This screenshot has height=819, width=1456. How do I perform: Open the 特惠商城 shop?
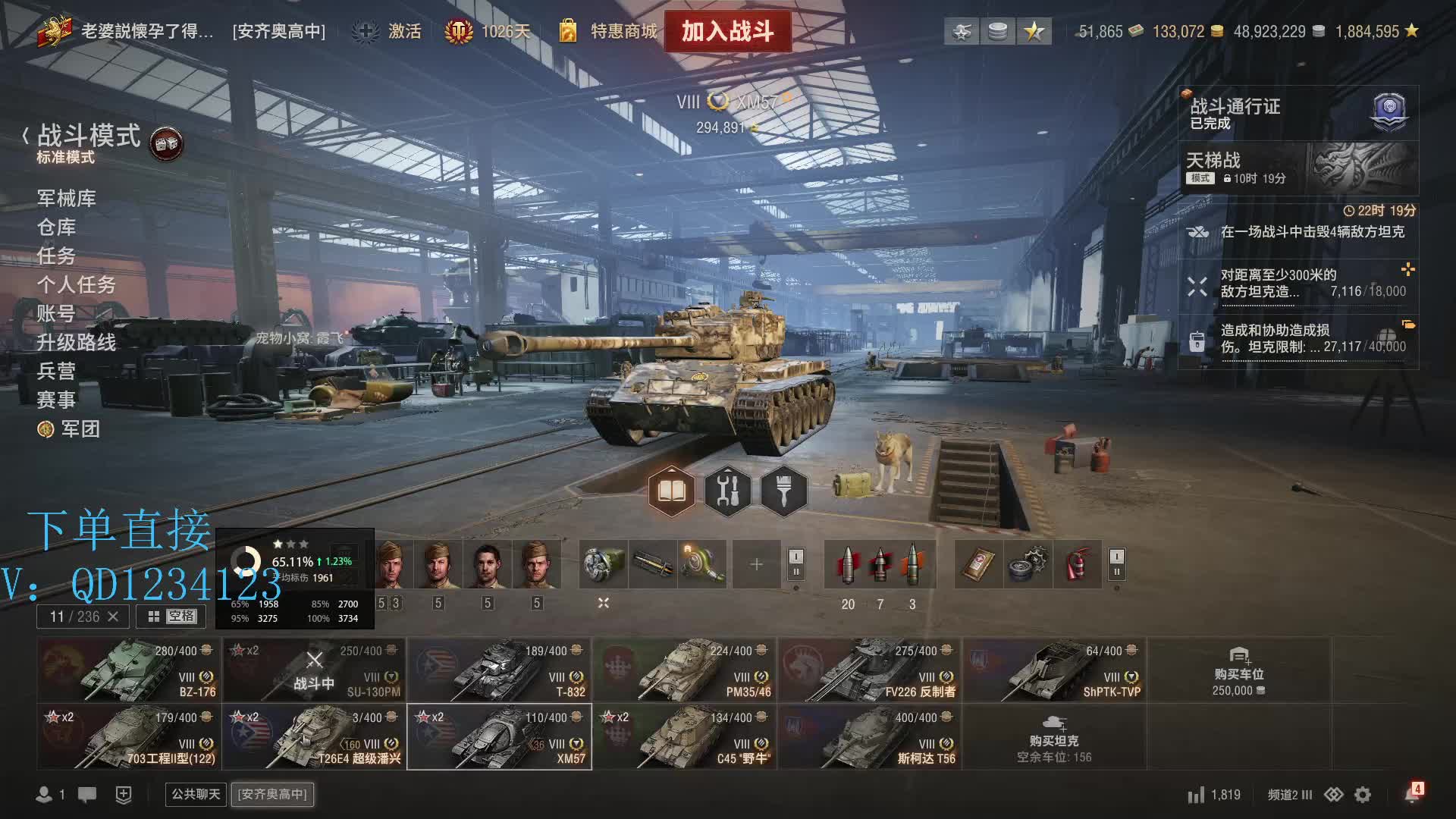[609, 31]
